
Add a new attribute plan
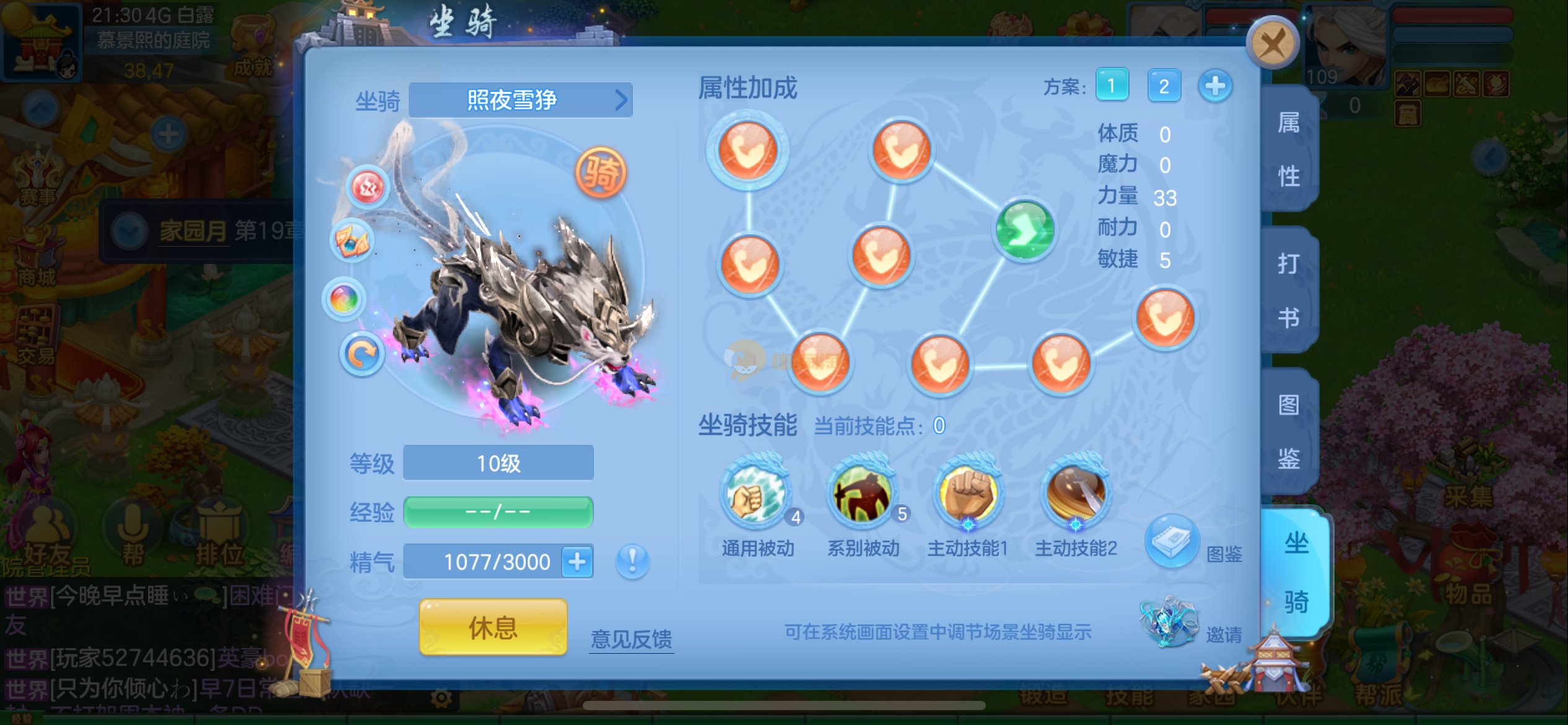[1215, 86]
